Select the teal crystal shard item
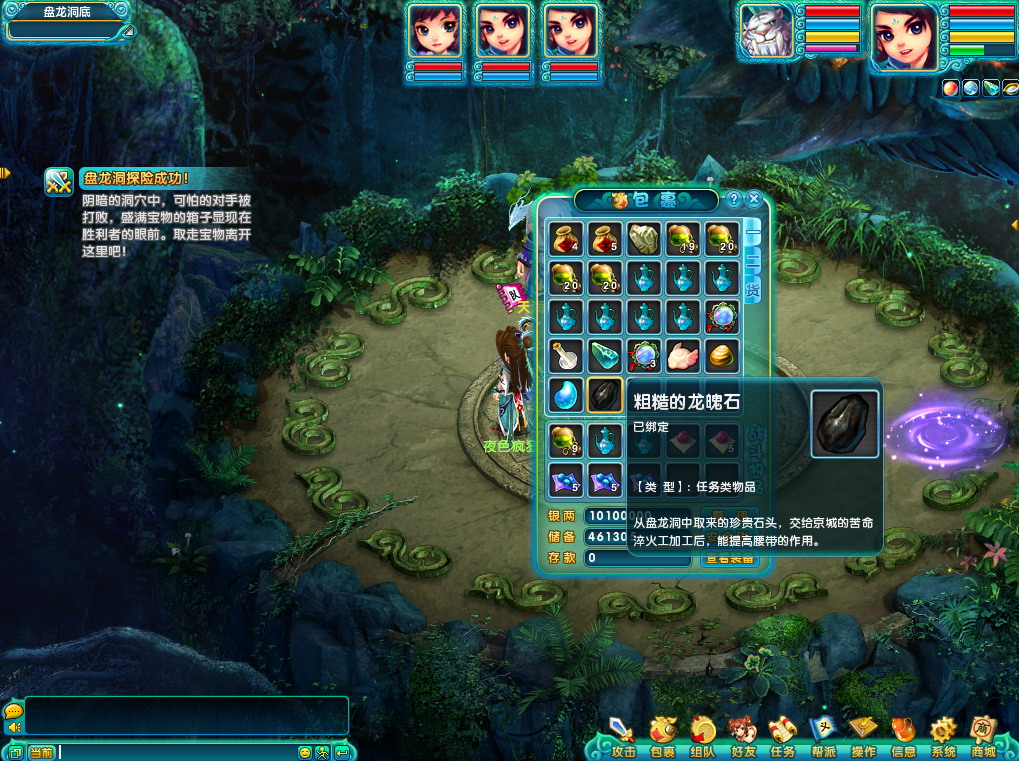The image size is (1019, 761). click(605, 355)
